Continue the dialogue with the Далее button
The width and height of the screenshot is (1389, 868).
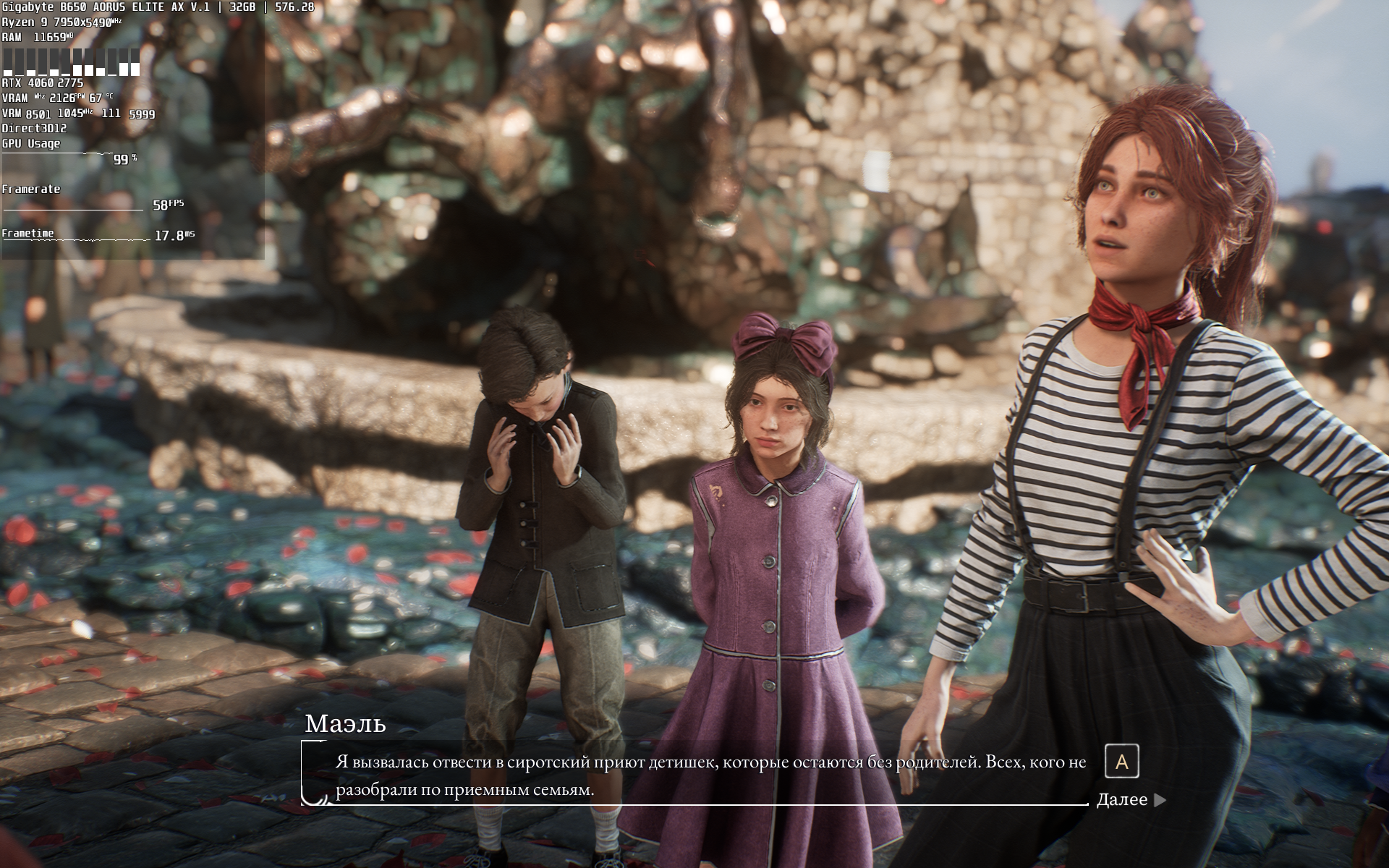pyautogui.click(x=1130, y=800)
